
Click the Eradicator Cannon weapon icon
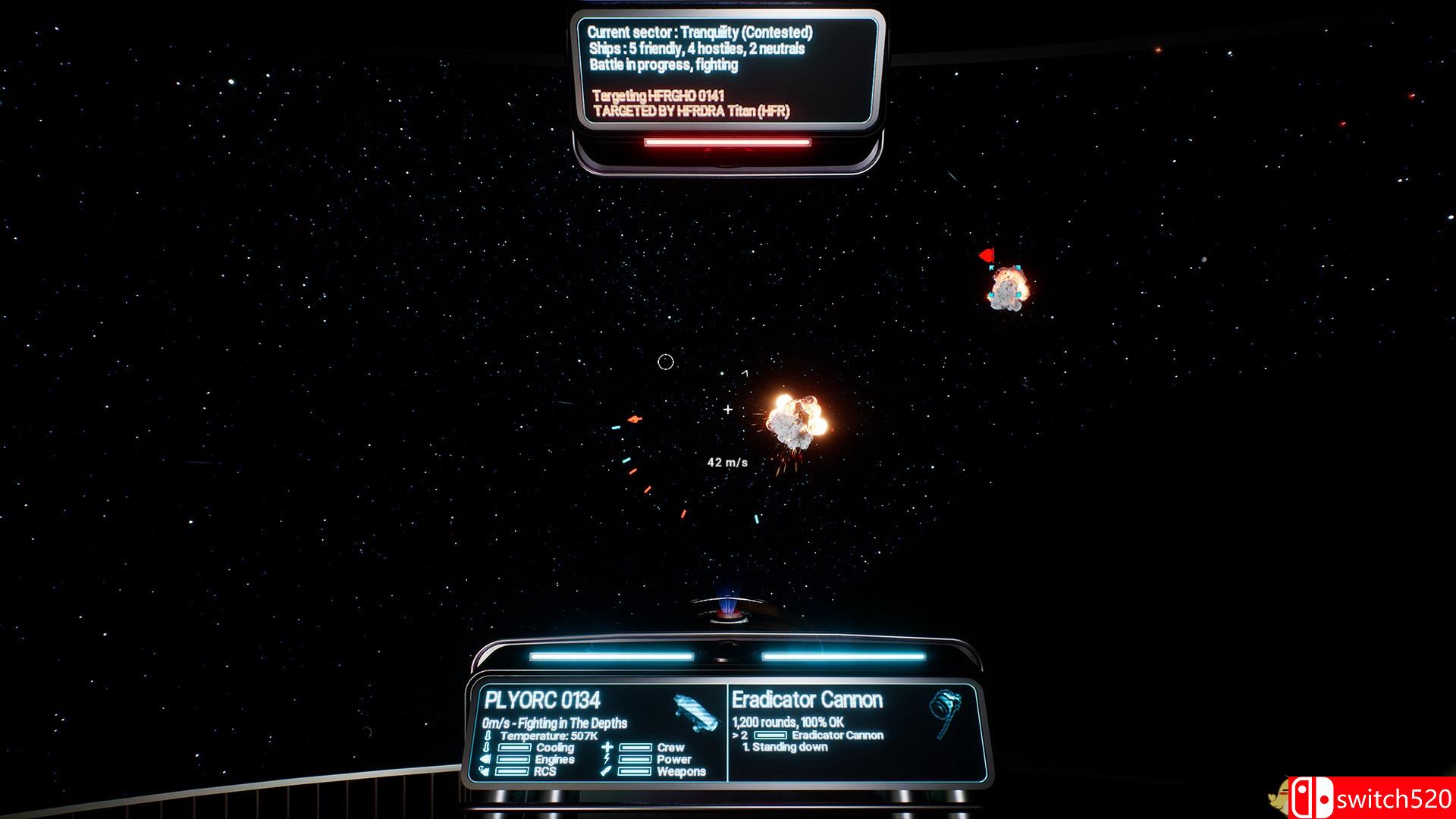coord(945,711)
